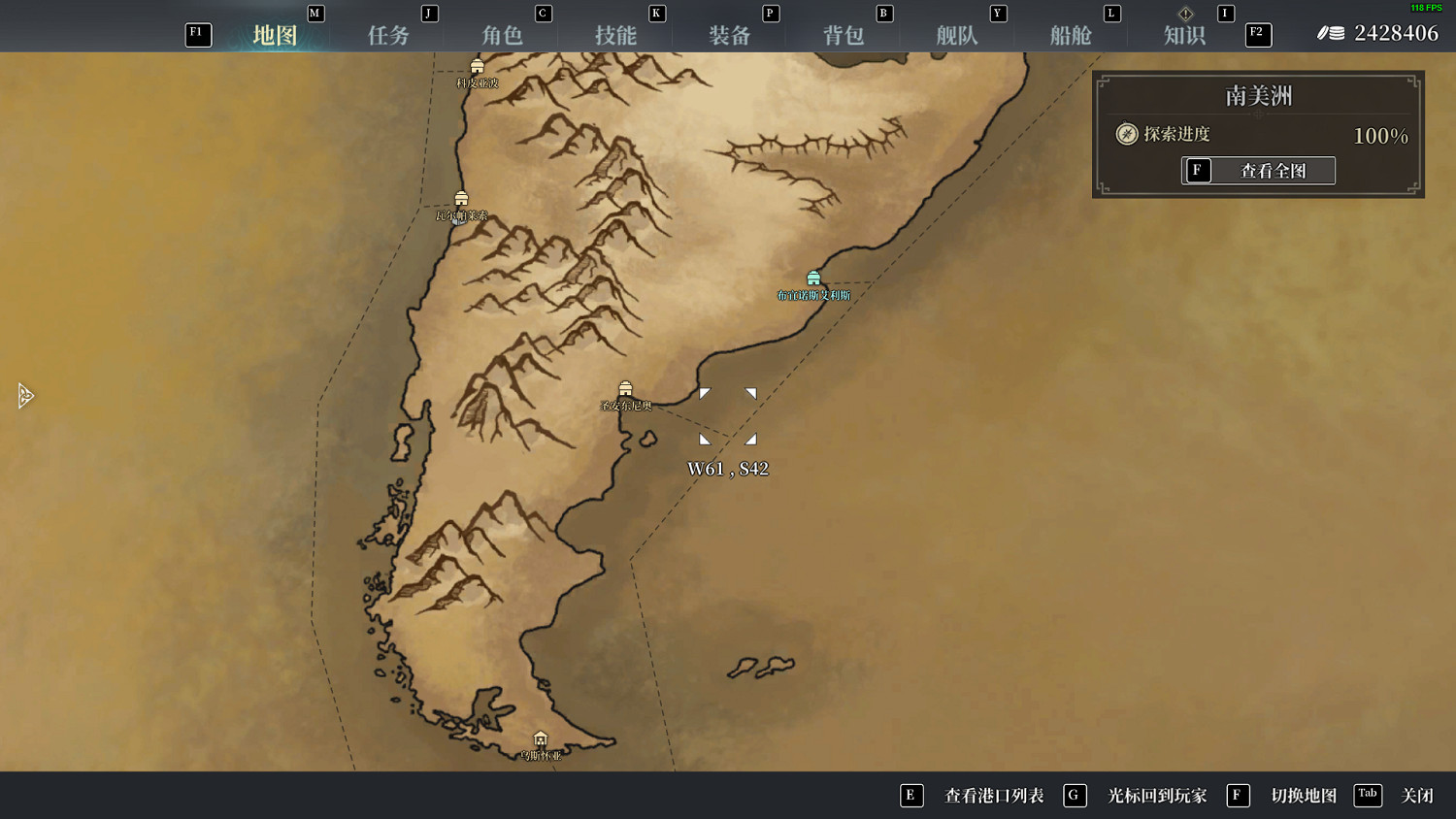This screenshot has width=1456, height=819.
Task: Click the compass icon beside 探索进度
Action: pos(1125,134)
